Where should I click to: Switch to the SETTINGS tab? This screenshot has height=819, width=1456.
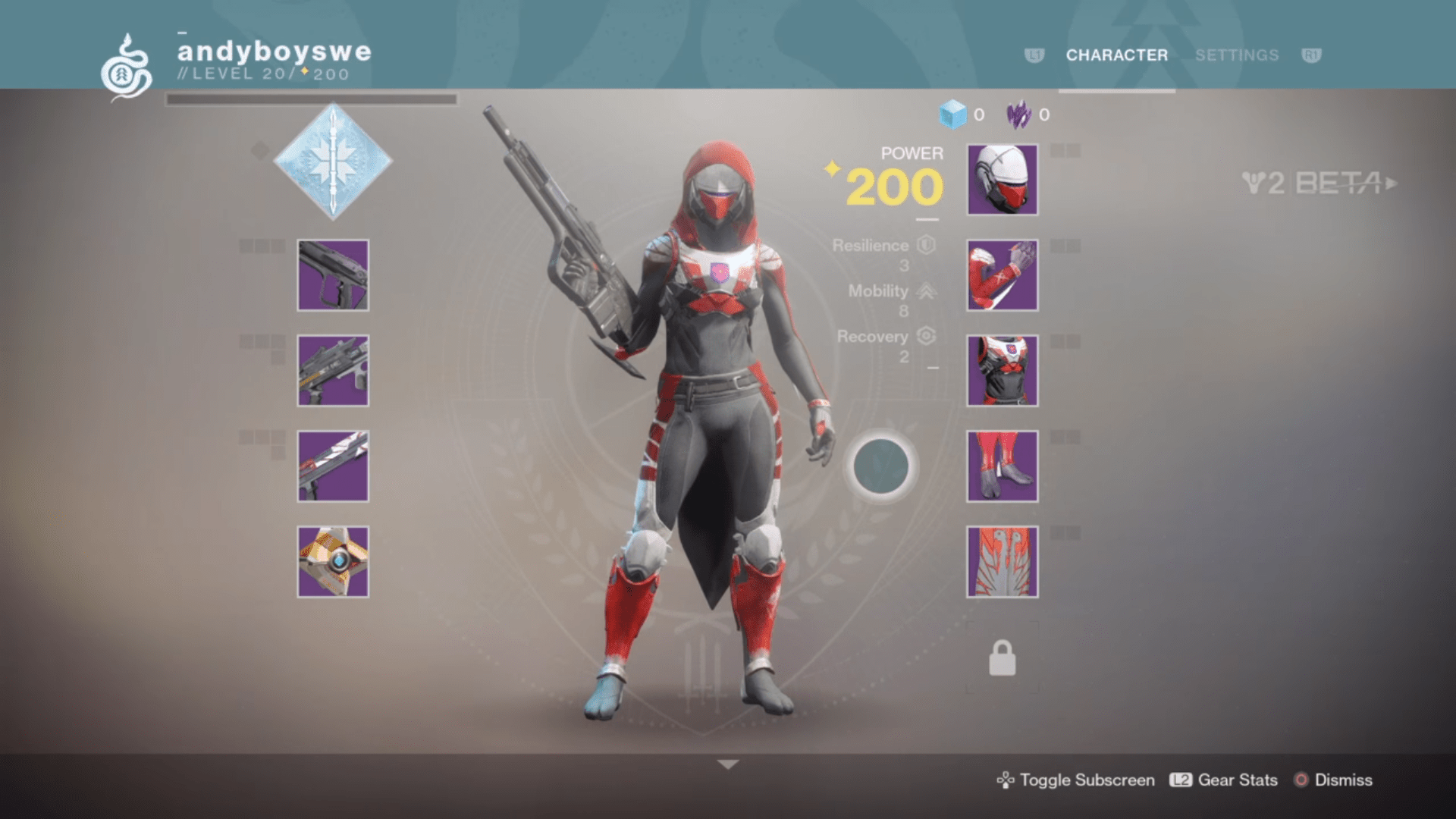[x=1236, y=55]
